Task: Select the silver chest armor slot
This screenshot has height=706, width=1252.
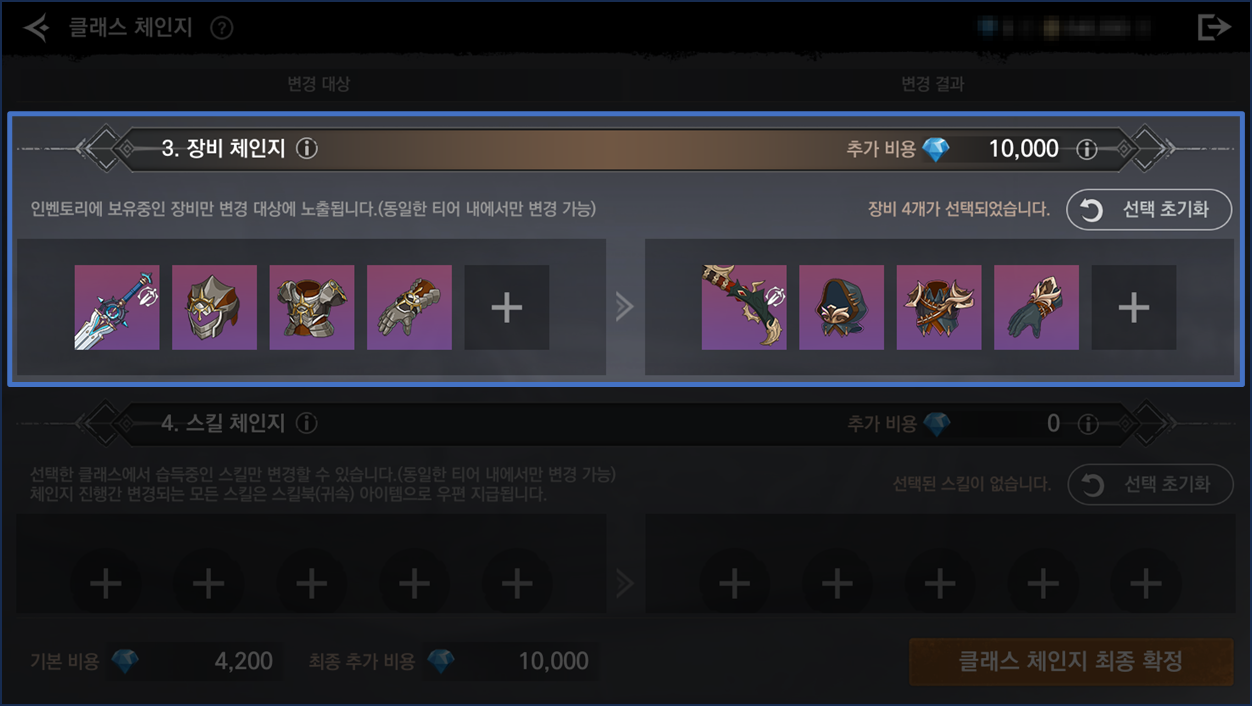Action: click(x=312, y=308)
